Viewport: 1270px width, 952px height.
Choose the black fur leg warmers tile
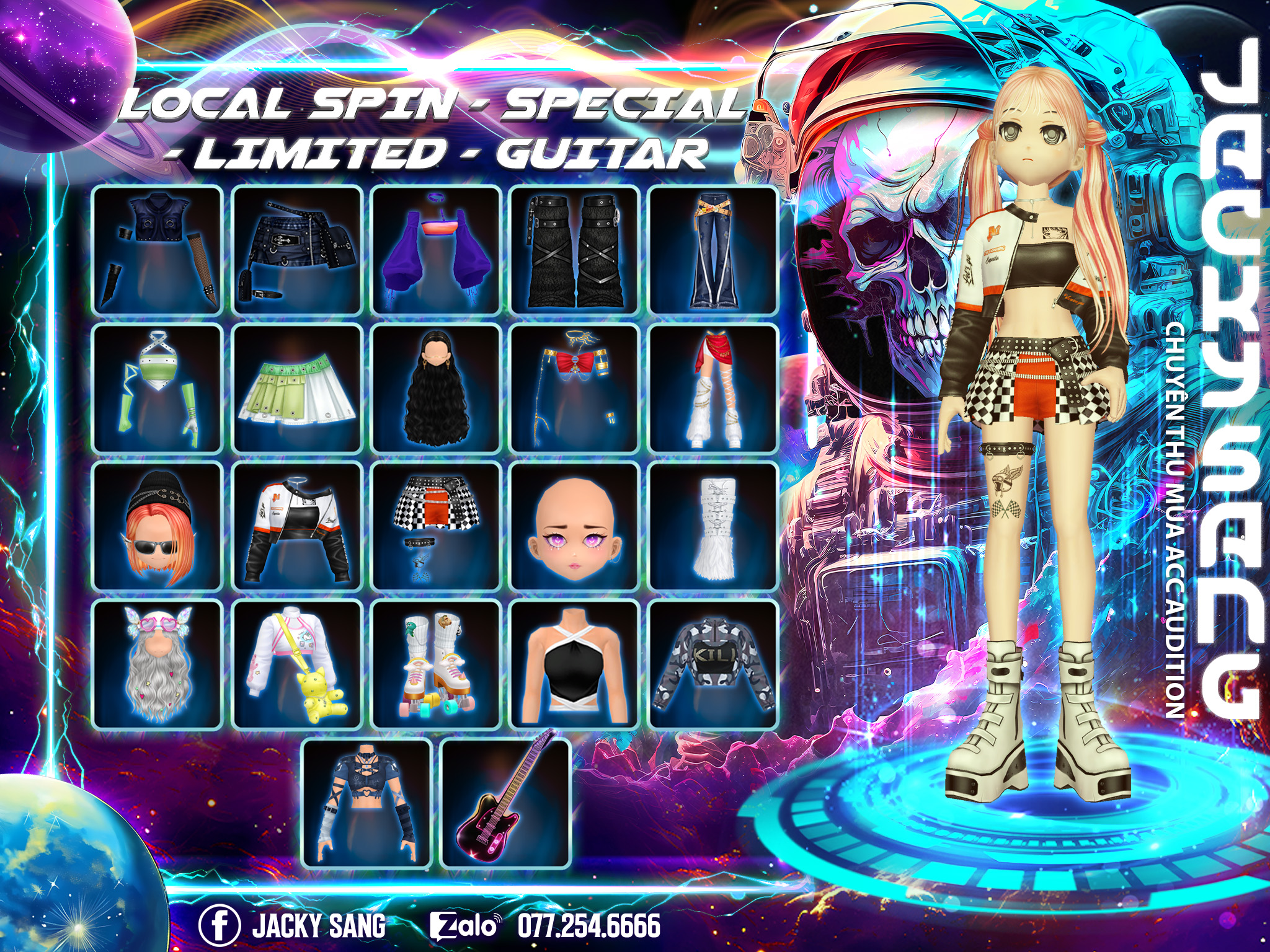(574, 250)
